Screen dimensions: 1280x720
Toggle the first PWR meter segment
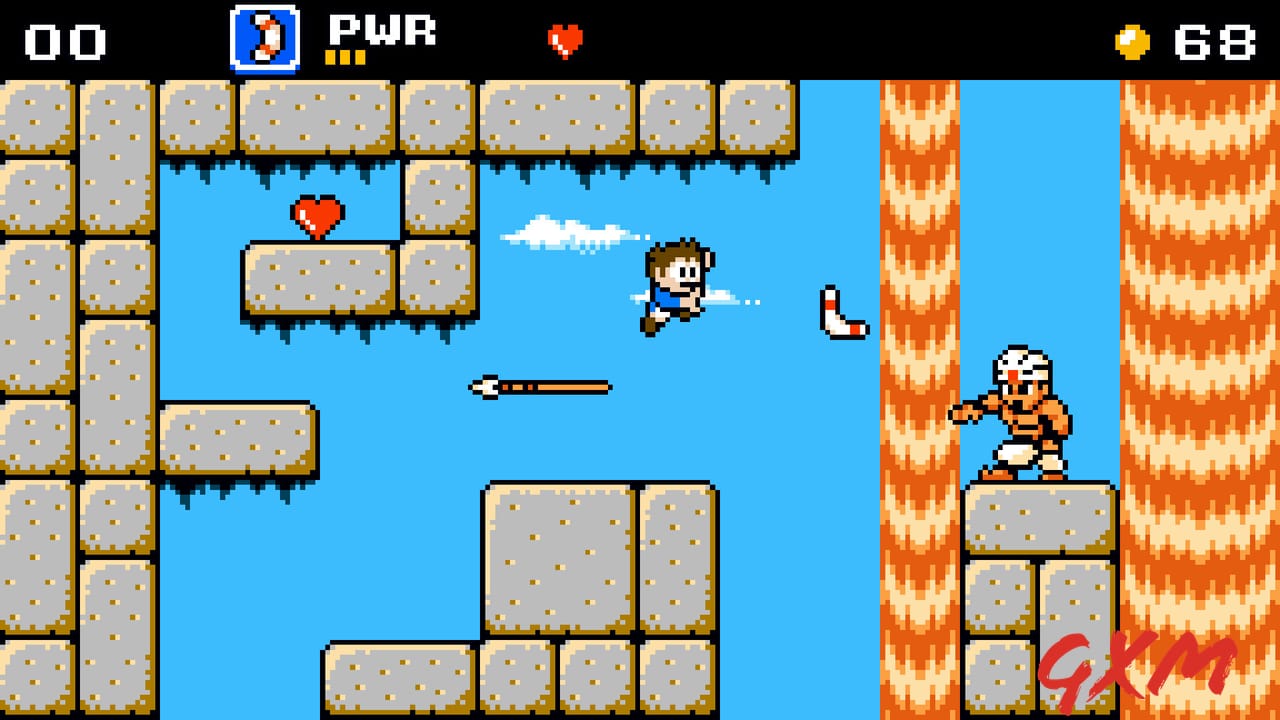coord(331,57)
